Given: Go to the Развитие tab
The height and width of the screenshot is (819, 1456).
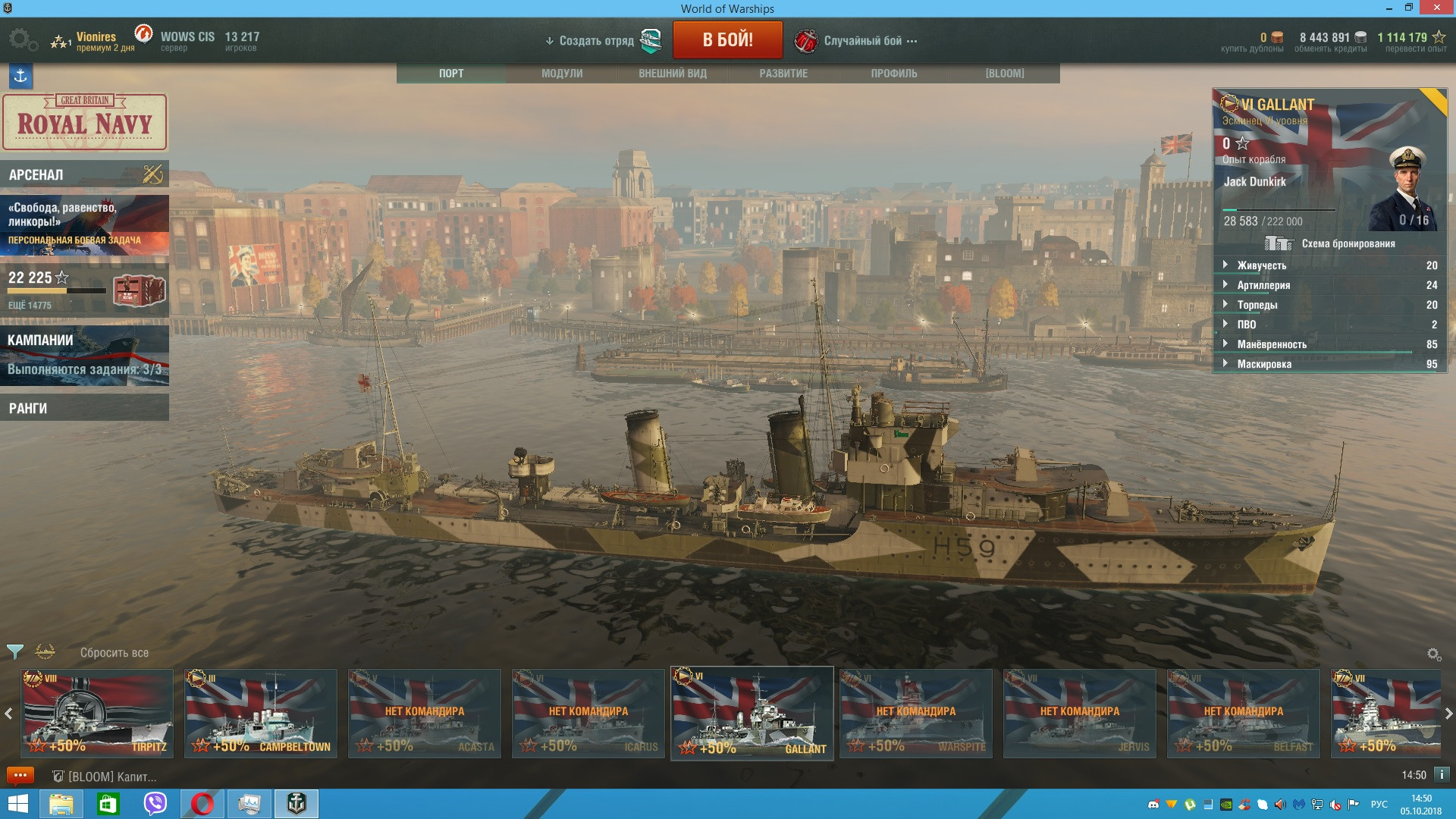Looking at the screenshot, I should point(783,74).
